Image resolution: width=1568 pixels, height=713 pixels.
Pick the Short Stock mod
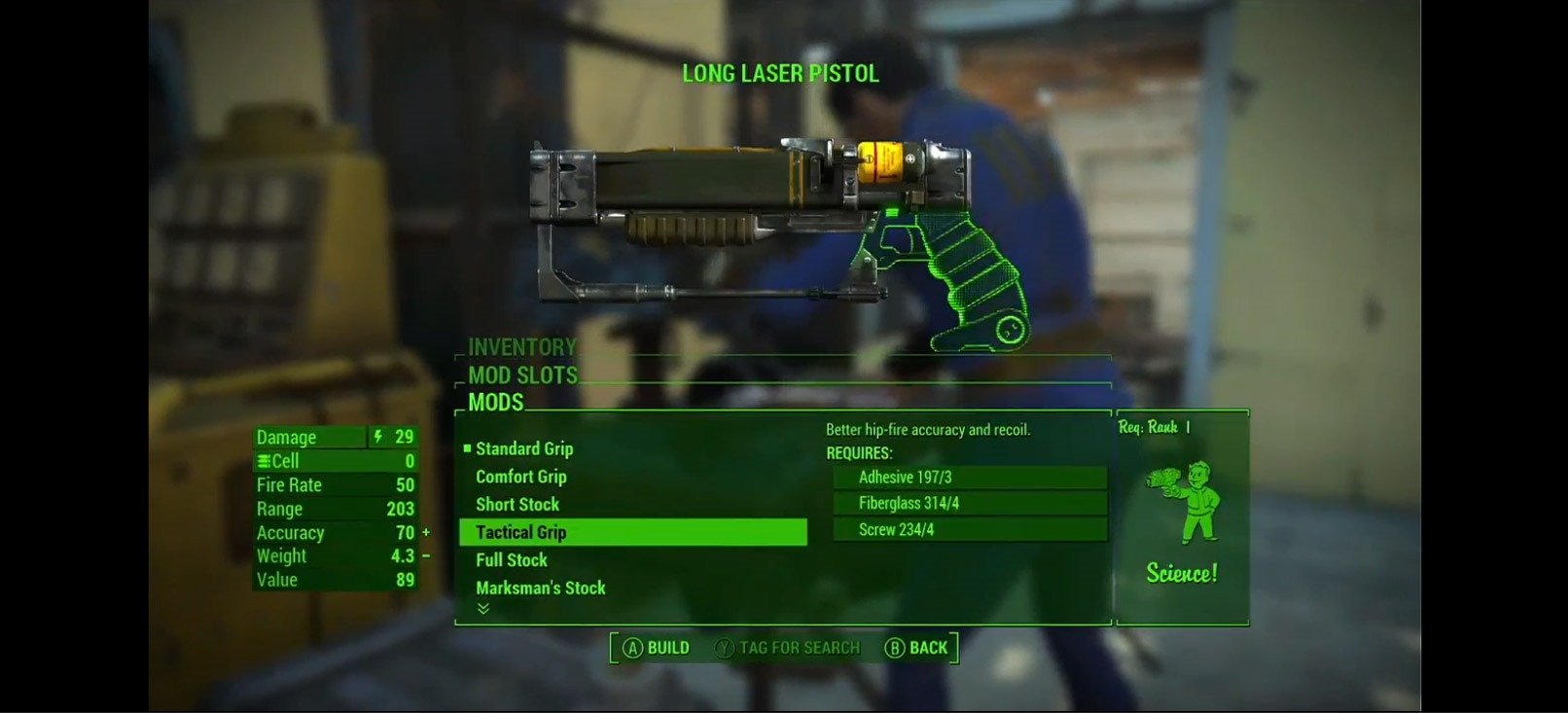click(517, 504)
